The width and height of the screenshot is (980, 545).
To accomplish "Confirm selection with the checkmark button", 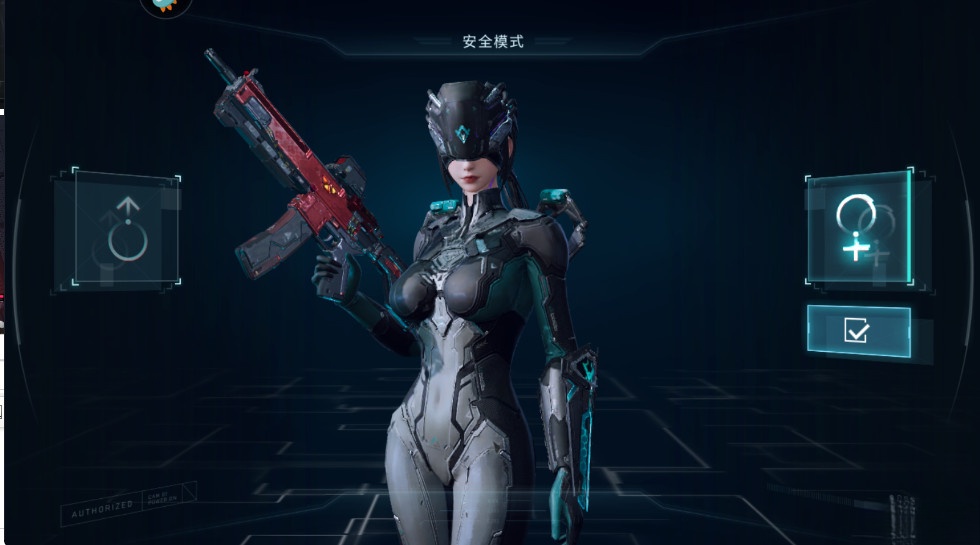I will click(858, 331).
